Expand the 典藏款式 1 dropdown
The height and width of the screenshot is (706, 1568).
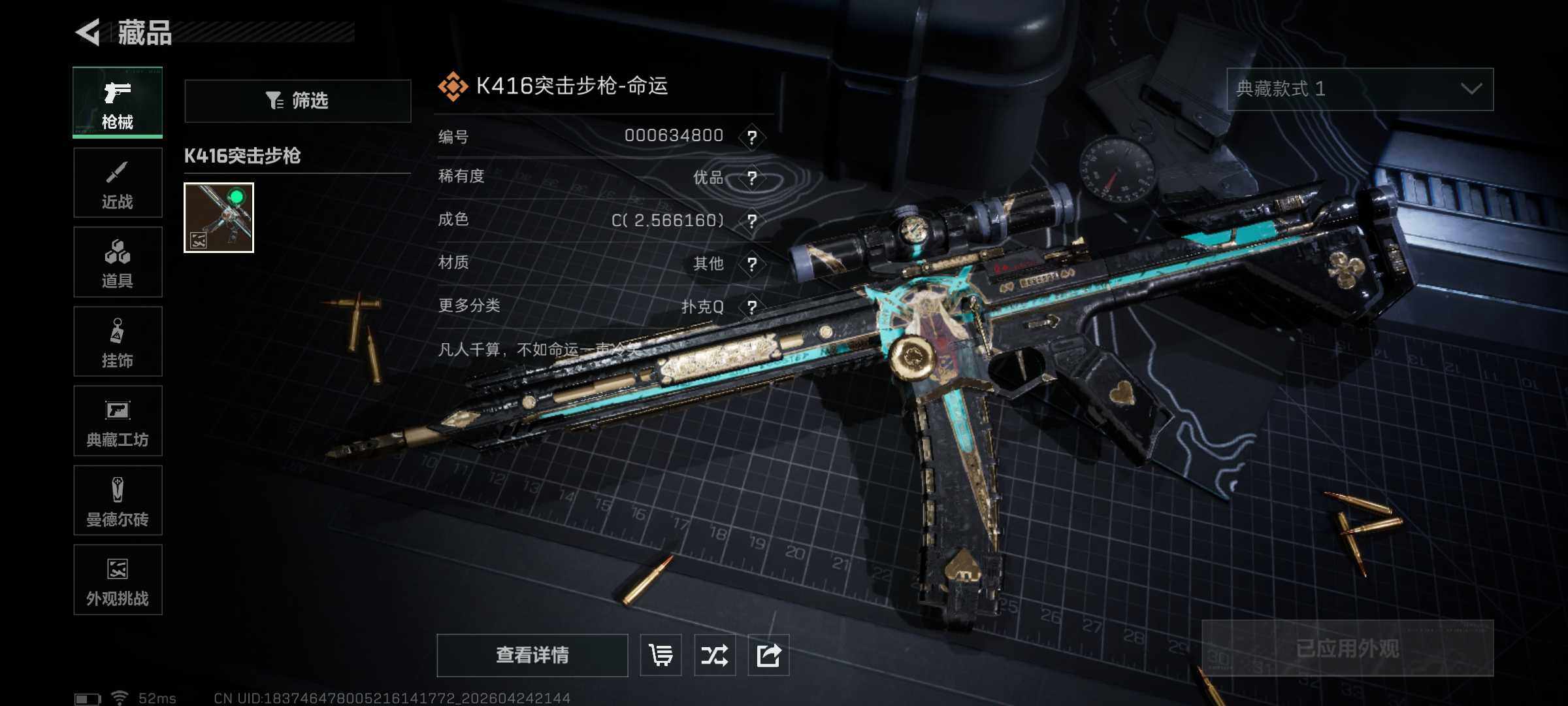click(x=1360, y=89)
